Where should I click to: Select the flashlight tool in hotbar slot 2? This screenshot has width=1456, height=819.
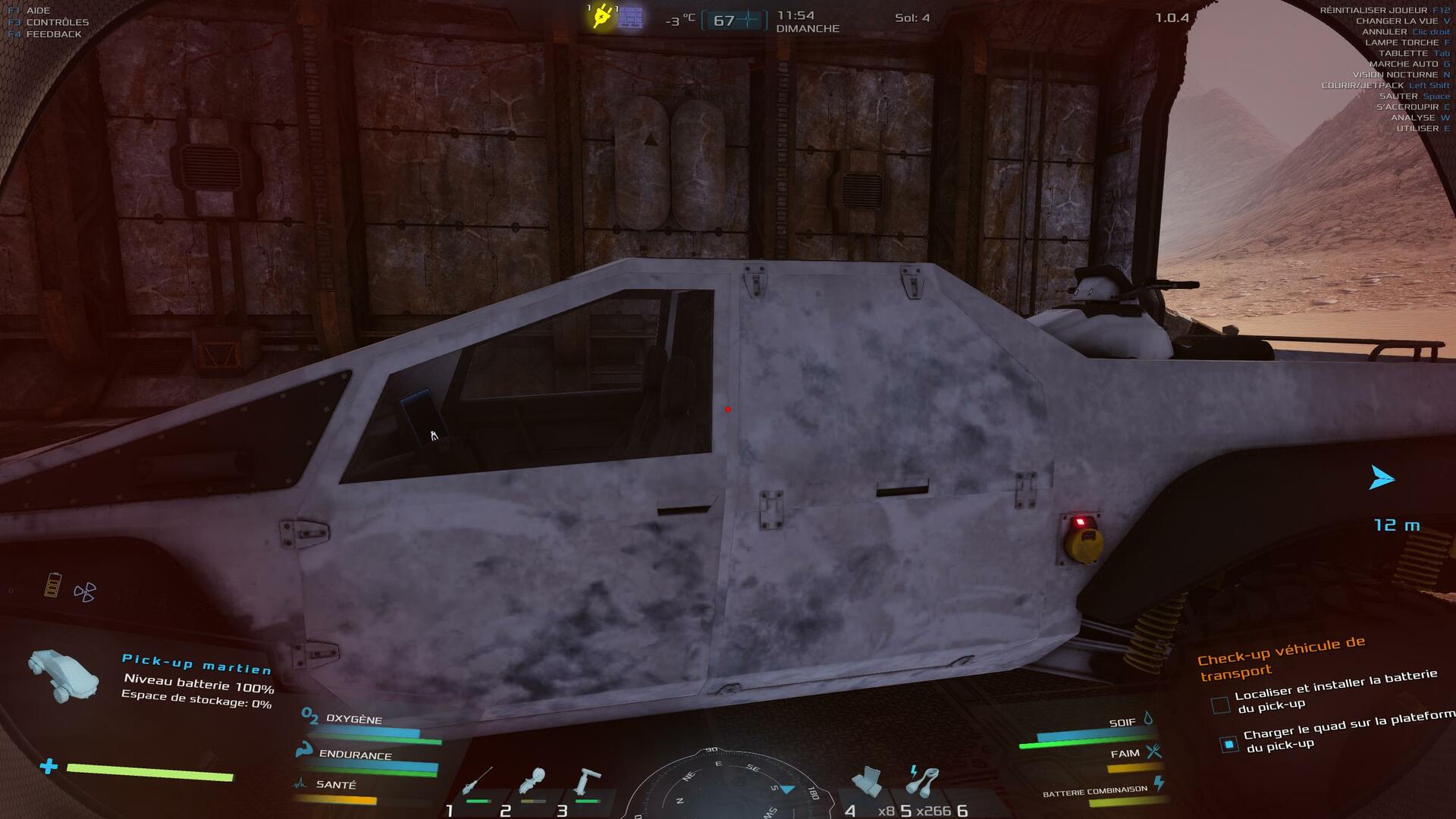pos(532,782)
